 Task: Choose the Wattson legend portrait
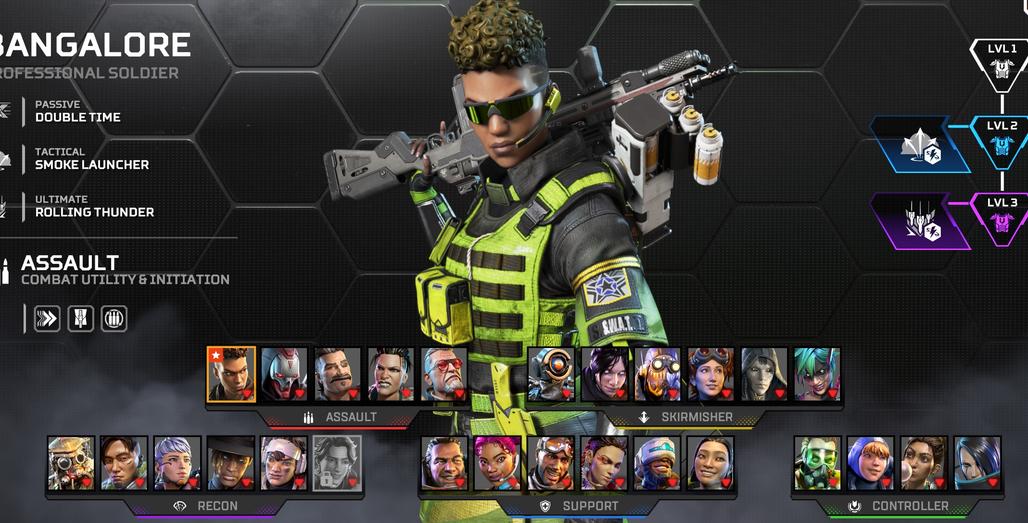pos(871,463)
